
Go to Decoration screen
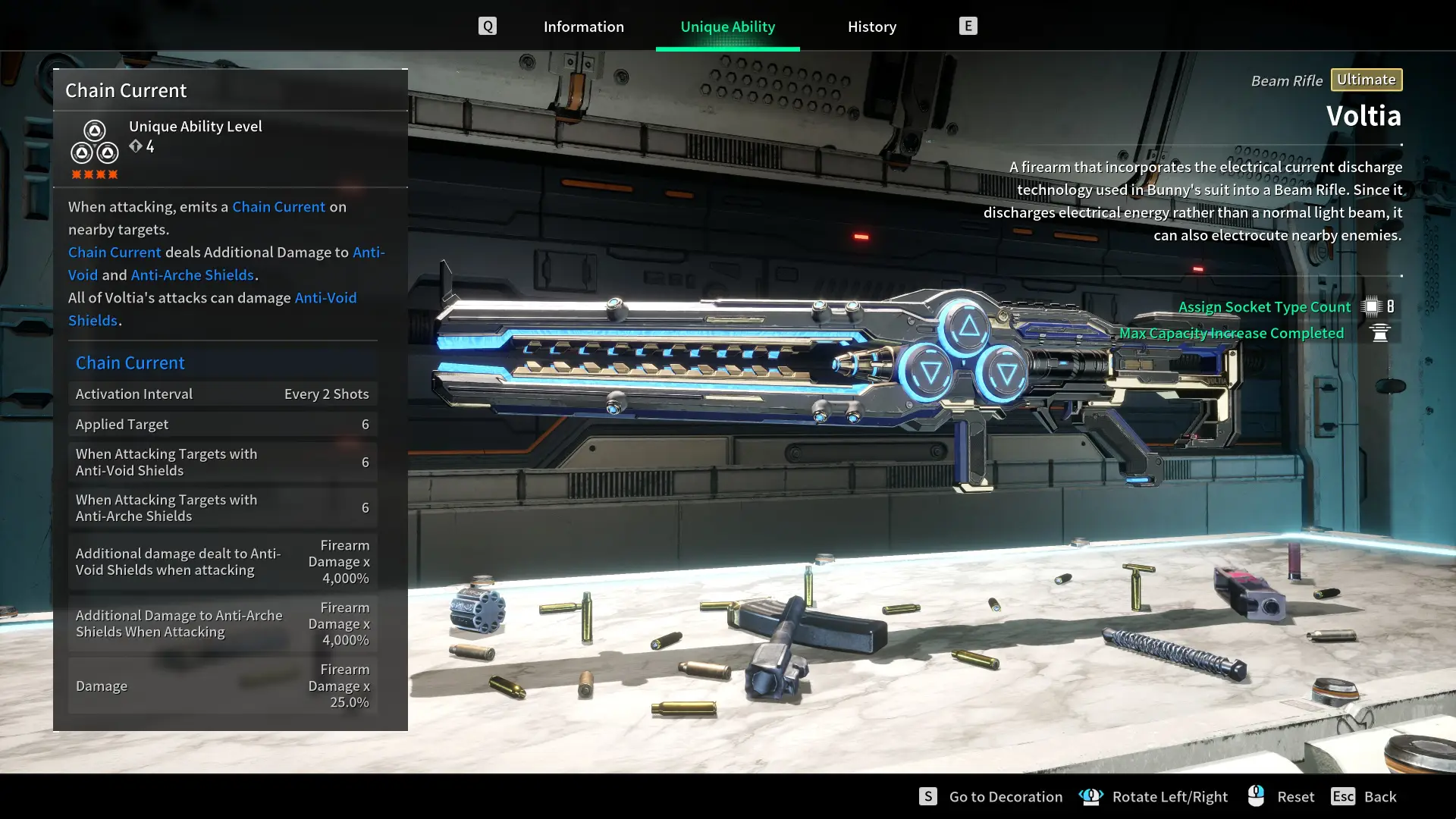1005,796
